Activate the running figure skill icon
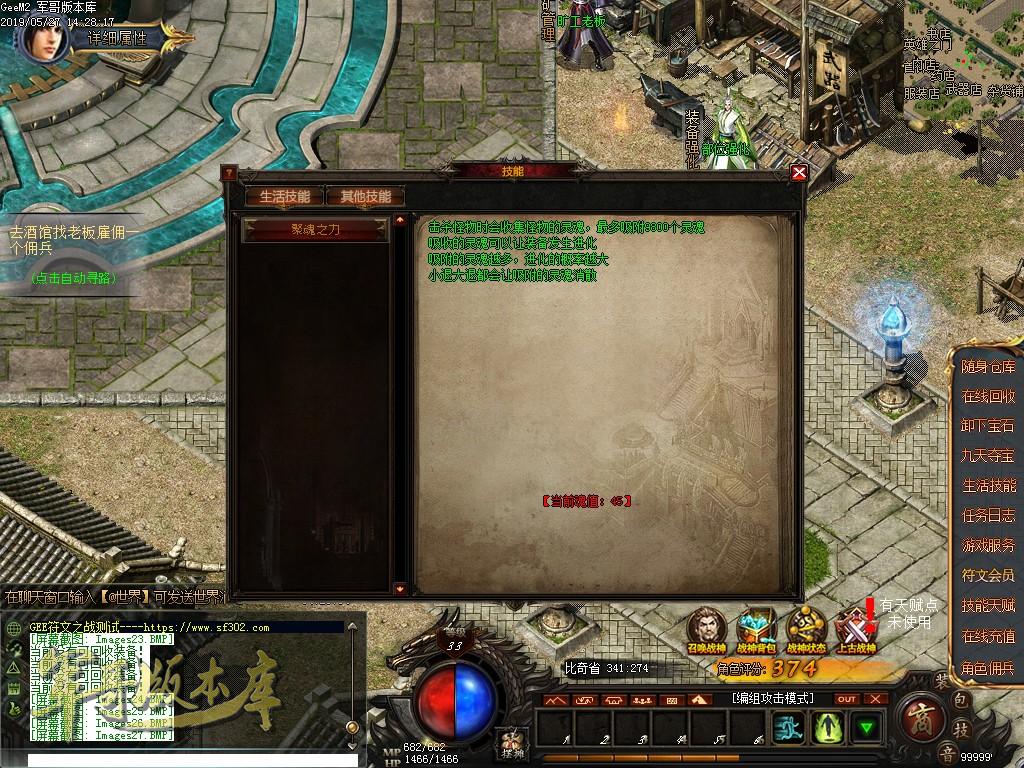This screenshot has width=1024, height=768. point(789,727)
